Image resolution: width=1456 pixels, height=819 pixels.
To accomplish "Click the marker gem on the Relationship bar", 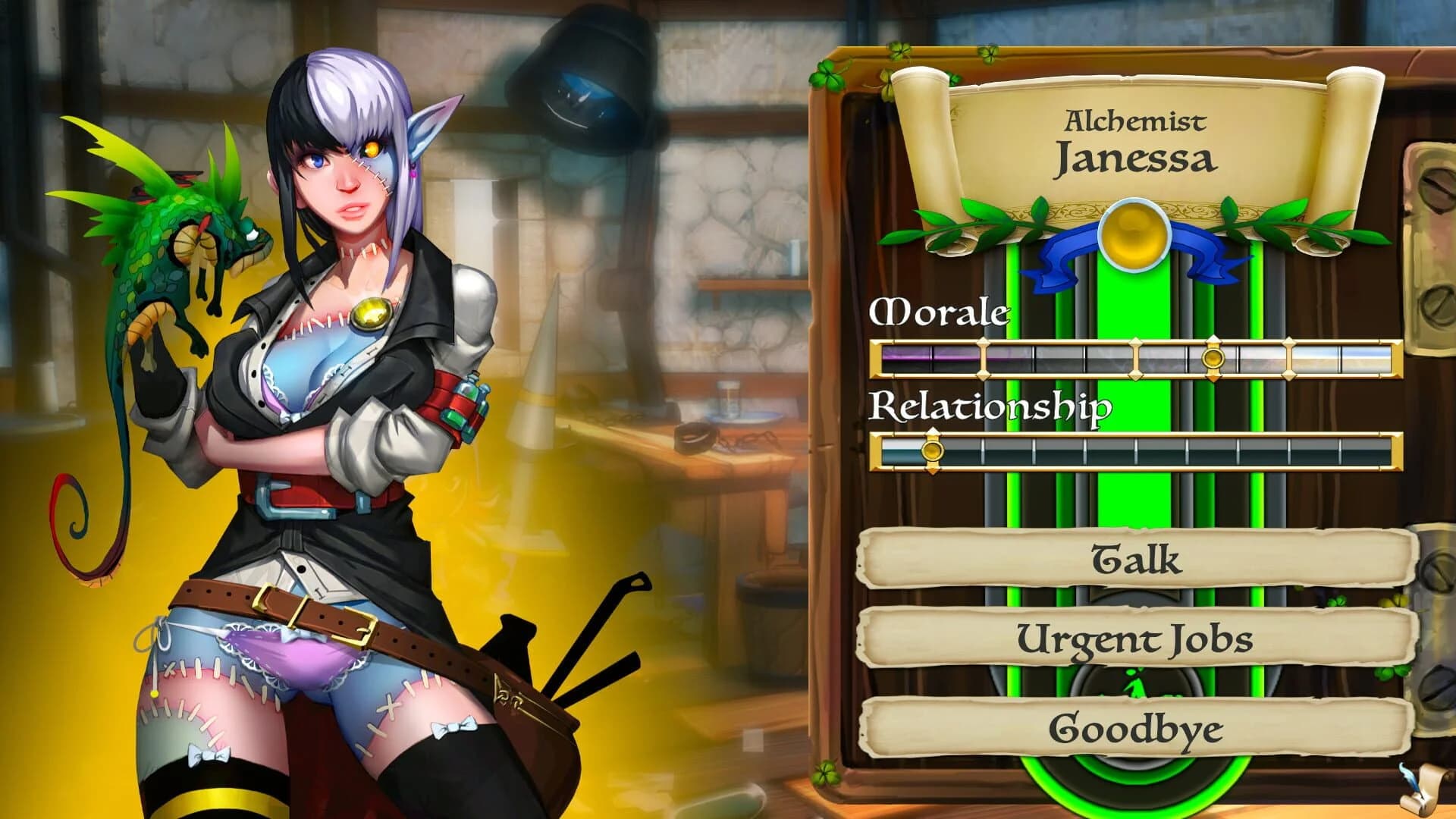I will click(931, 452).
